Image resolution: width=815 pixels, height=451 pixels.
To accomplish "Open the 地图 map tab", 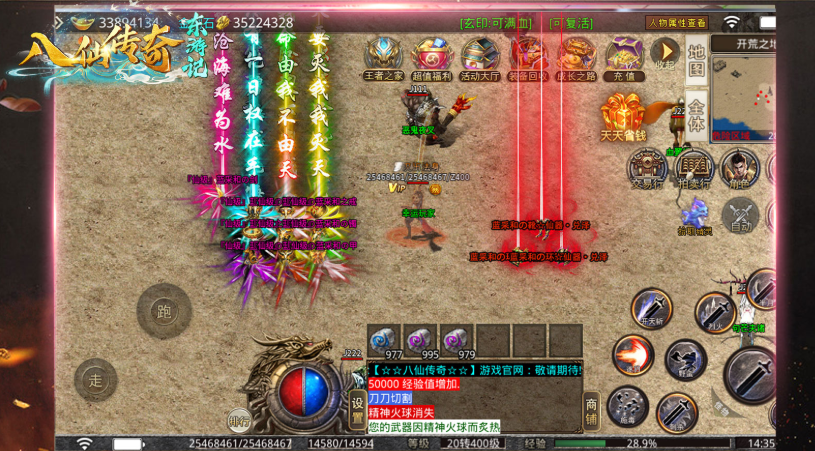I will 697,60.
